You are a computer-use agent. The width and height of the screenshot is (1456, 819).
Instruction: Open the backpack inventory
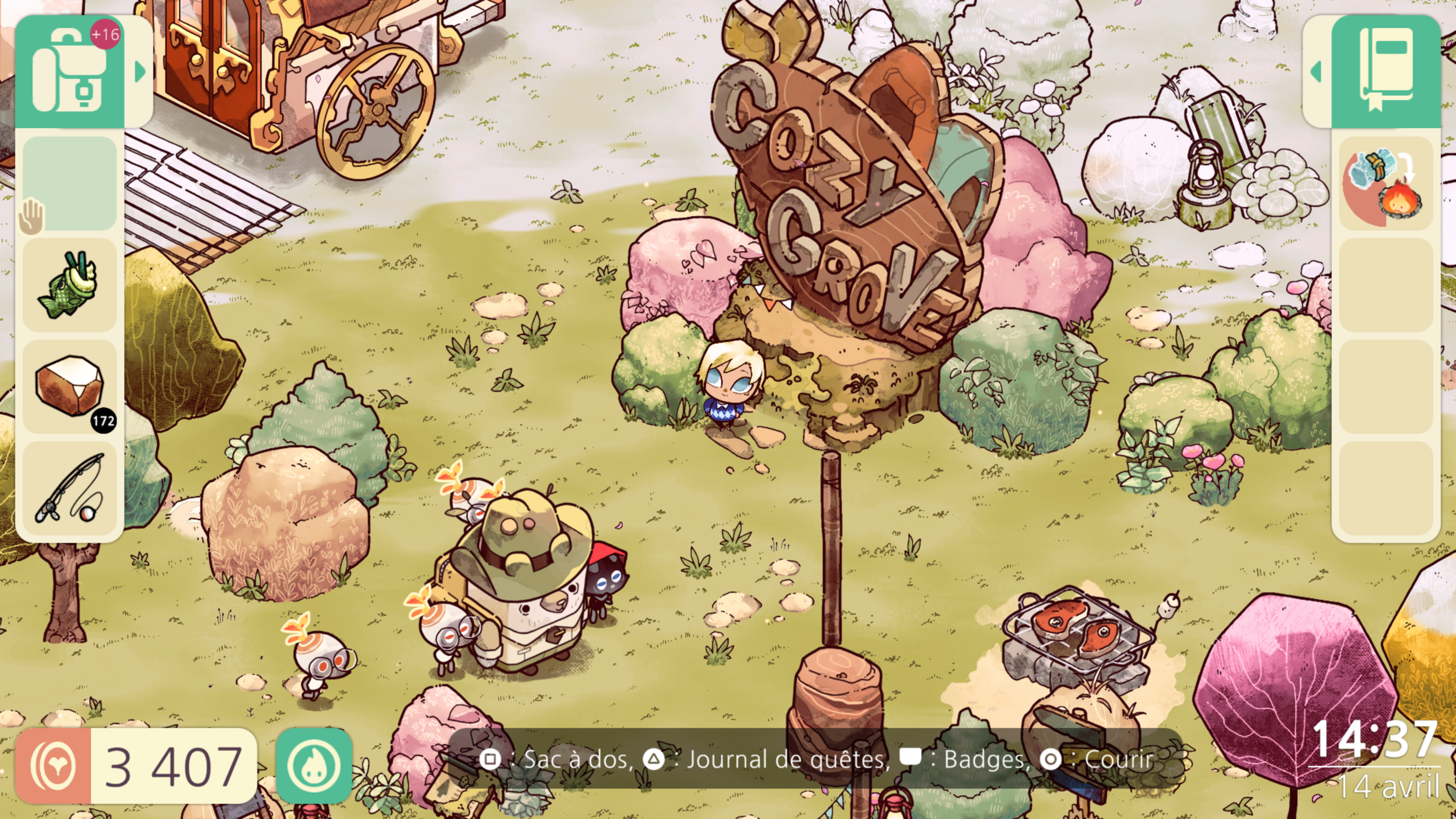pyautogui.click(x=69, y=72)
